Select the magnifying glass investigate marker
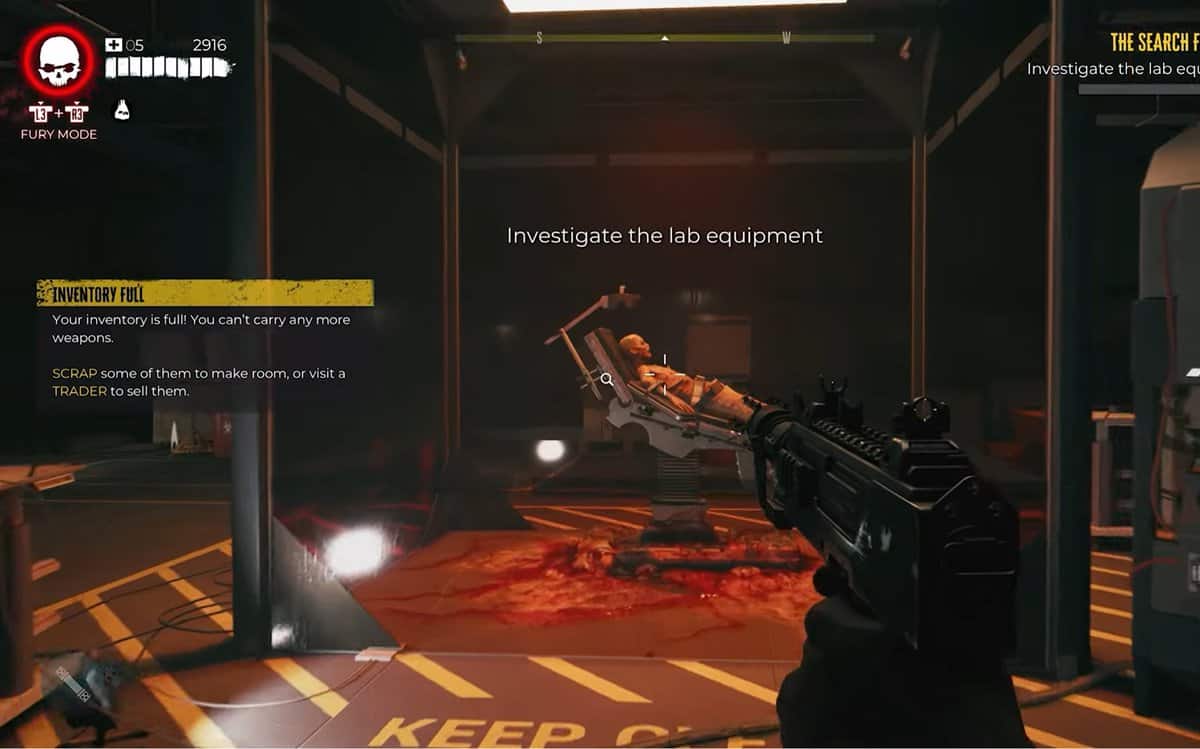The height and width of the screenshot is (749, 1200). (x=607, y=379)
